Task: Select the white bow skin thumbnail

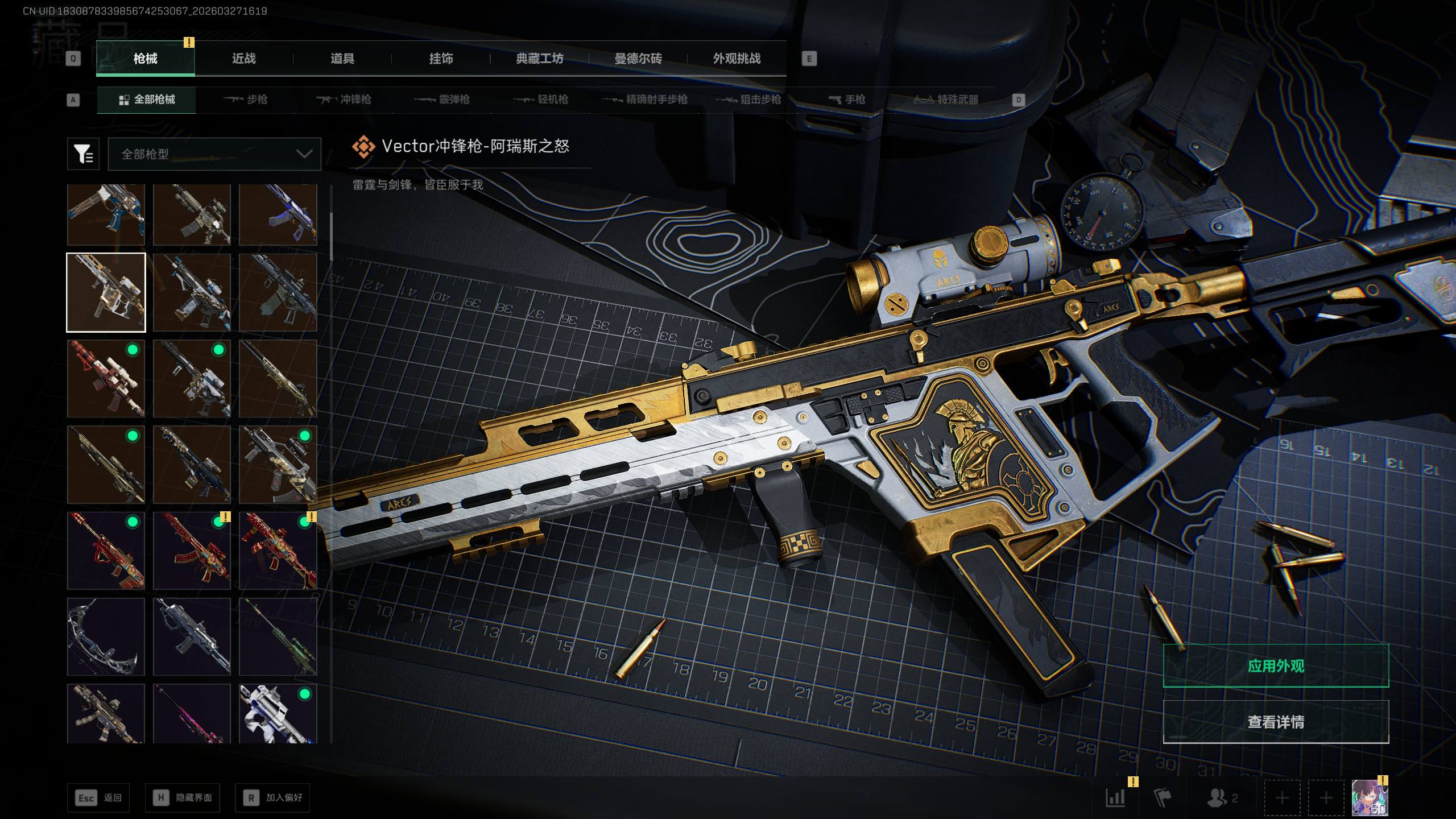Action: pos(106,636)
